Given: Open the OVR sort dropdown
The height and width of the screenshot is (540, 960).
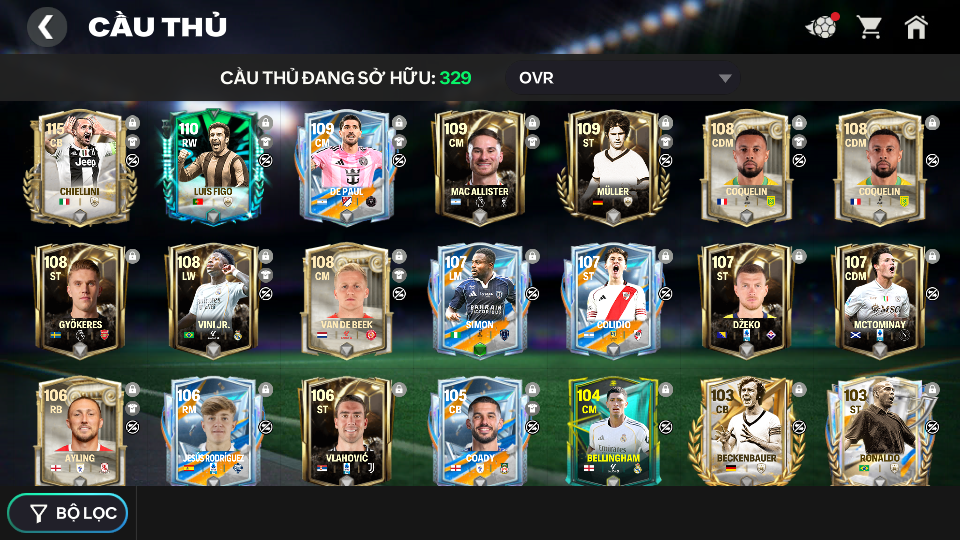Looking at the screenshot, I should click(625, 78).
